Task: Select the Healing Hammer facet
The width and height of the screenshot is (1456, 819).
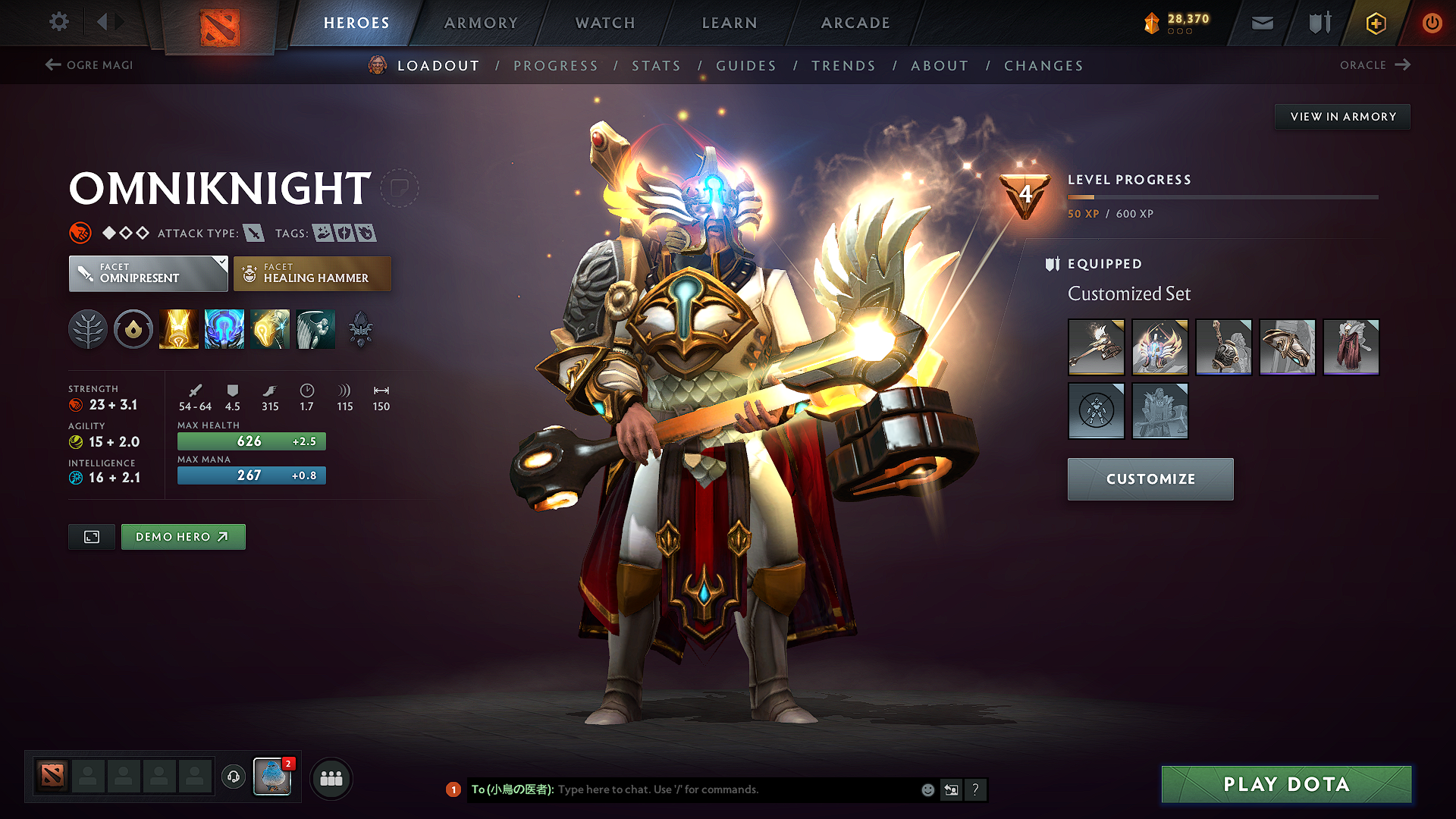Action: click(312, 273)
